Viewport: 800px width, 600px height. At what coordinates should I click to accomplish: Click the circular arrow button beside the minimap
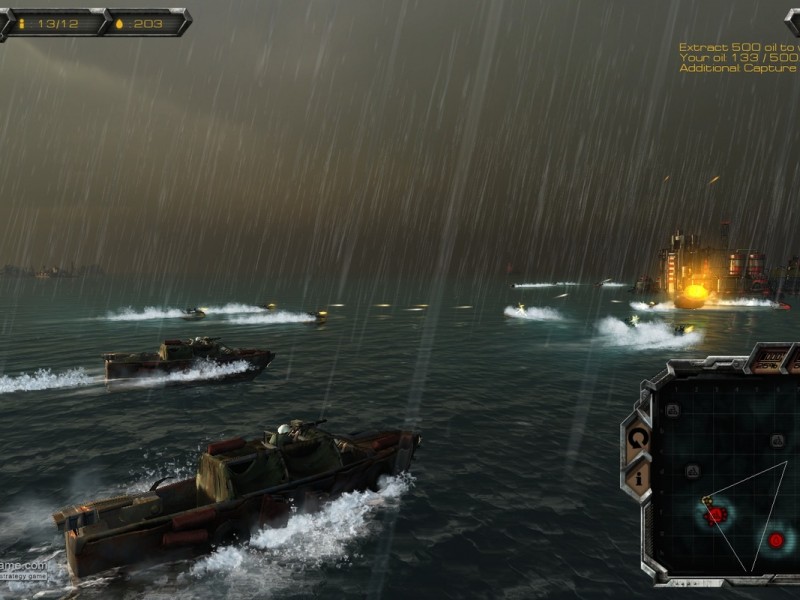click(x=638, y=437)
